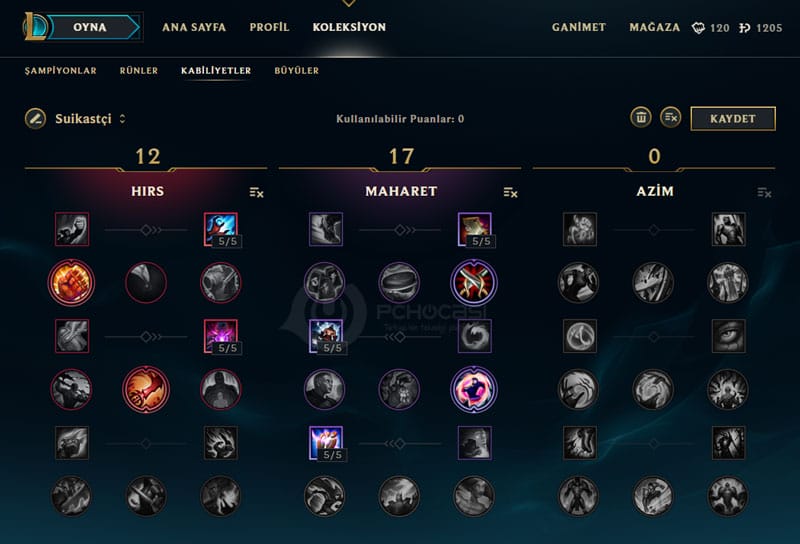The image size is (800, 544).
Task: Click the pencil rename page icon
Action: [35, 118]
